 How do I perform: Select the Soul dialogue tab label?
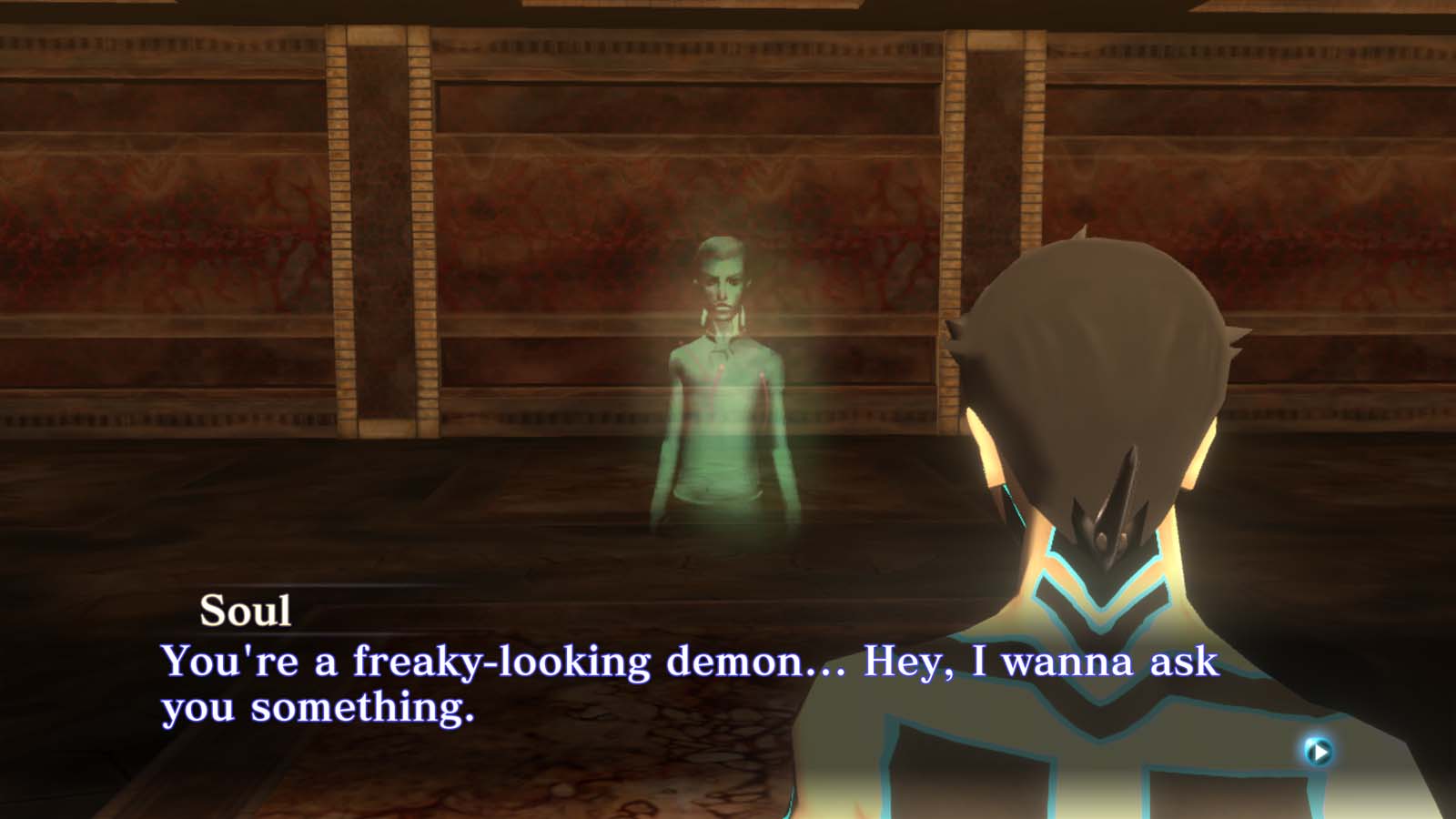244,611
